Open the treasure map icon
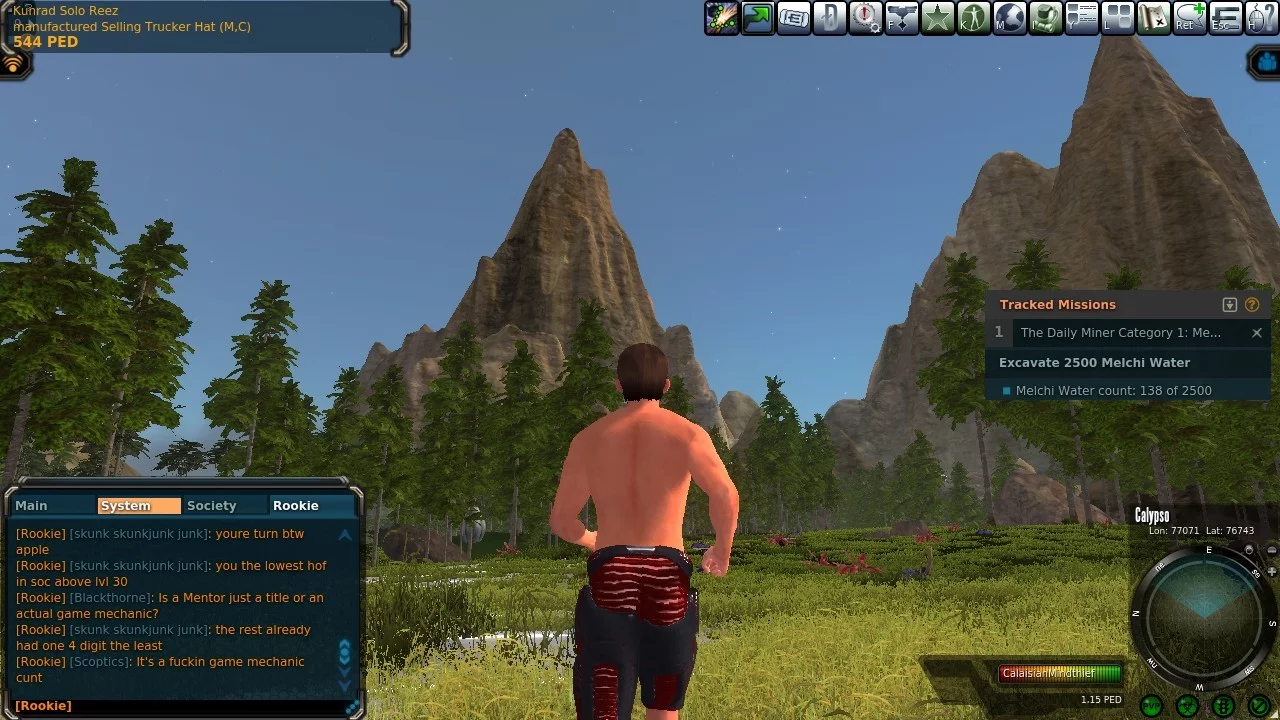The image size is (1280, 720). (x=1153, y=18)
